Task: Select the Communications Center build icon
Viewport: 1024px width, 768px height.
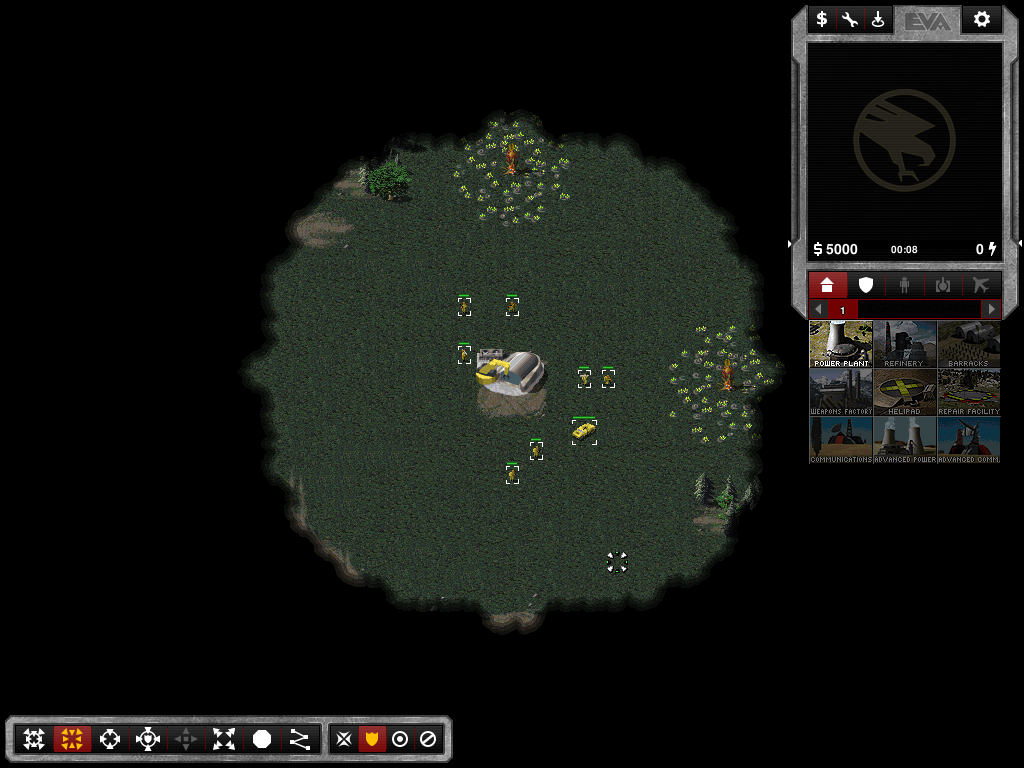Action: pyautogui.click(x=840, y=440)
